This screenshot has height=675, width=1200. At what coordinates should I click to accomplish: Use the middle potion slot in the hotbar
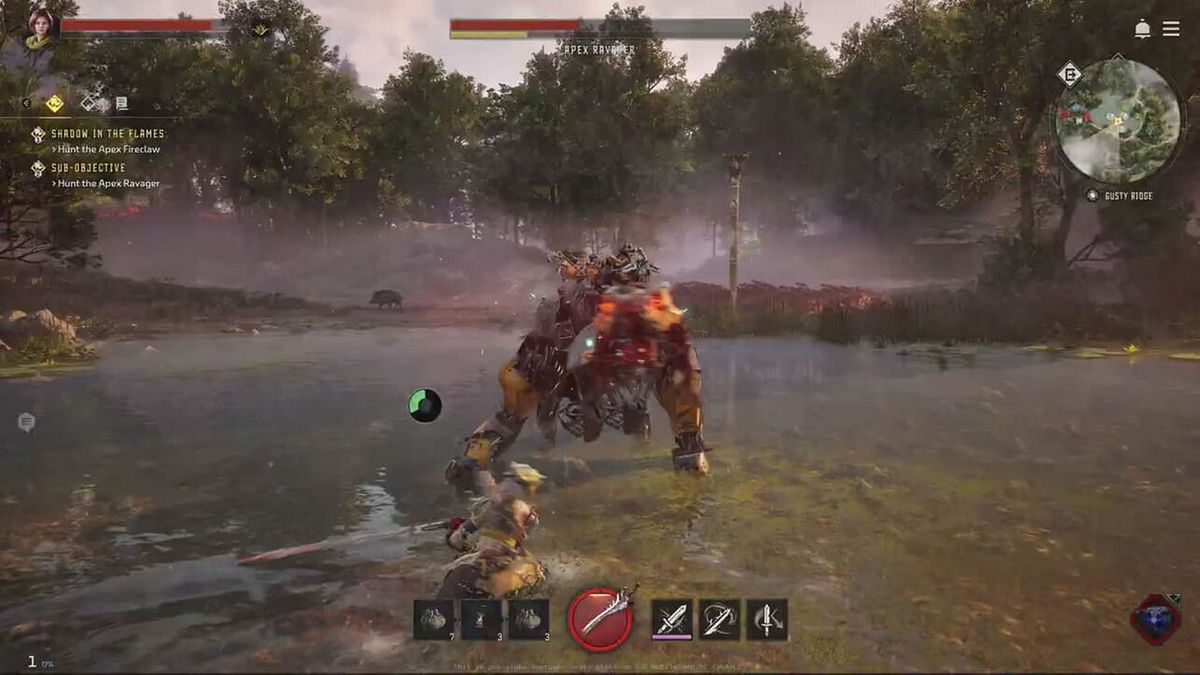pyautogui.click(x=481, y=620)
